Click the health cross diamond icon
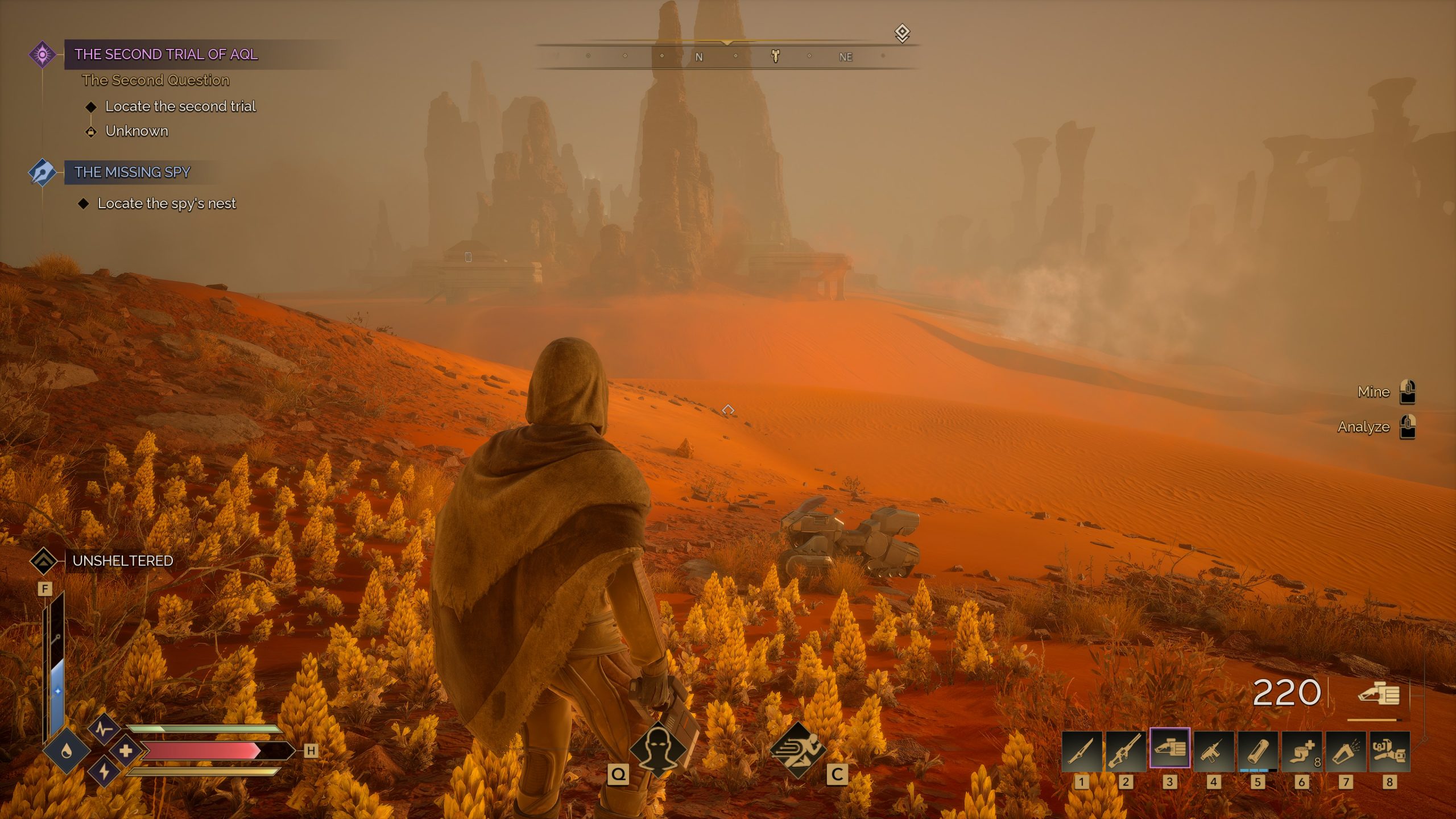The image size is (1456, 819). [x=125, y=751]
